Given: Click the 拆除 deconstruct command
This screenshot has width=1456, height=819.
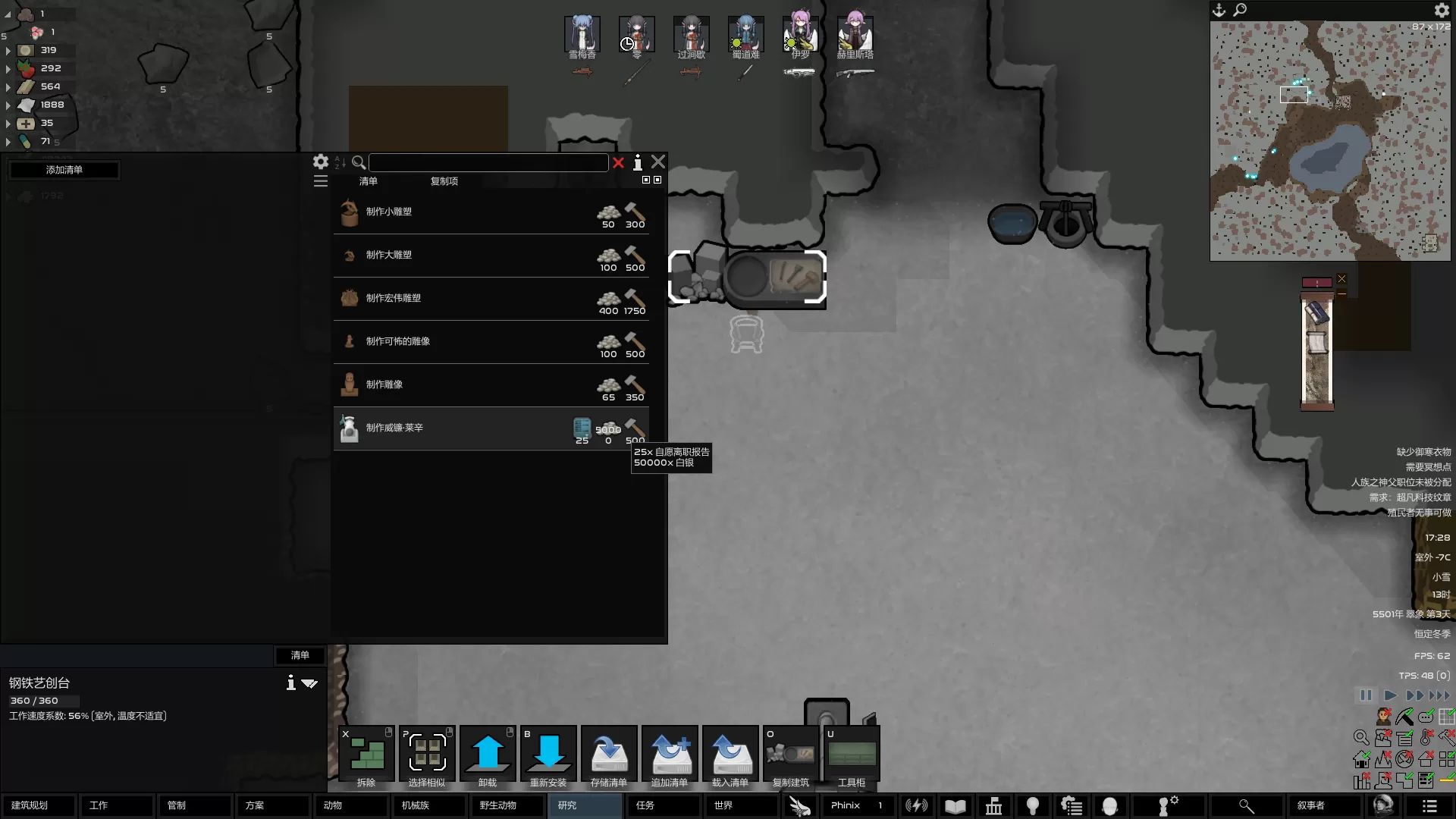Looking at the screenshot, I should pos(366,756).
